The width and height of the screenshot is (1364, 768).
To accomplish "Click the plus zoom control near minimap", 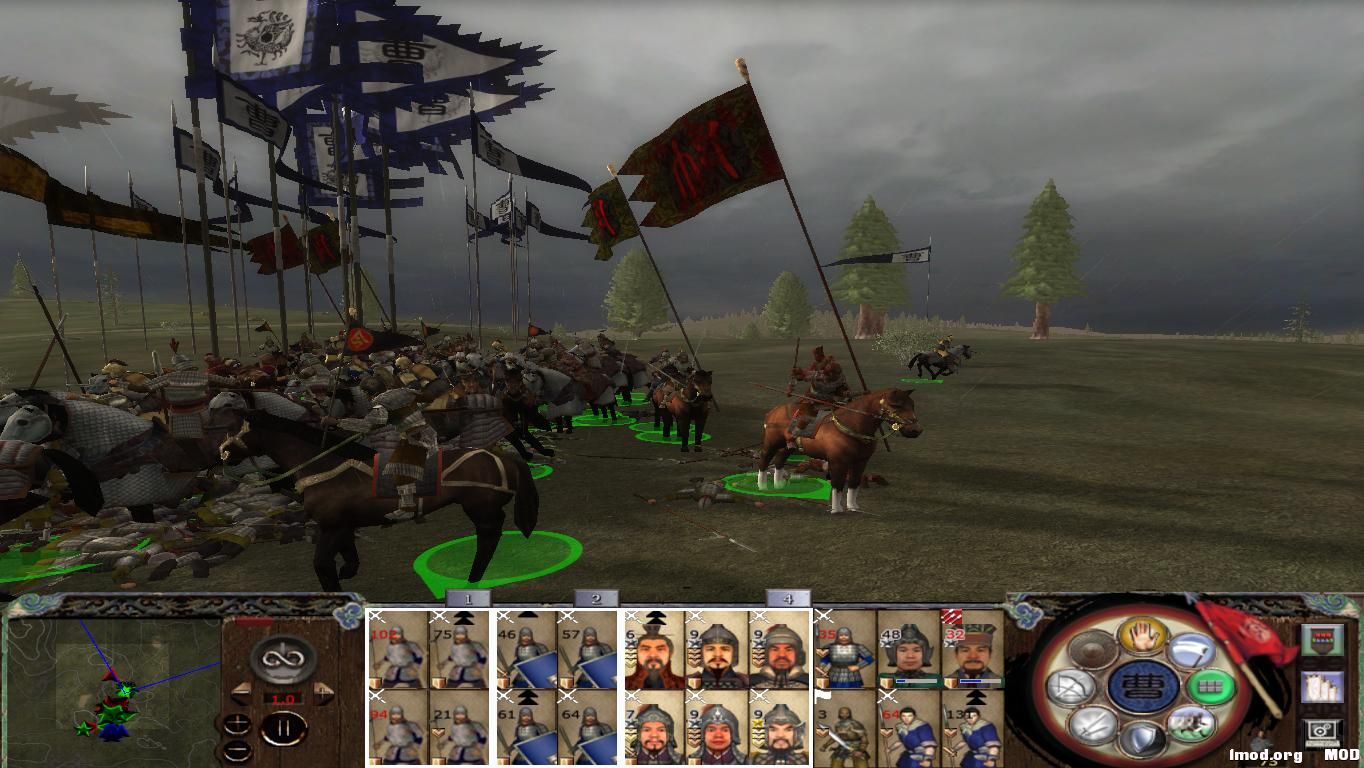I will tap(238, 723).
